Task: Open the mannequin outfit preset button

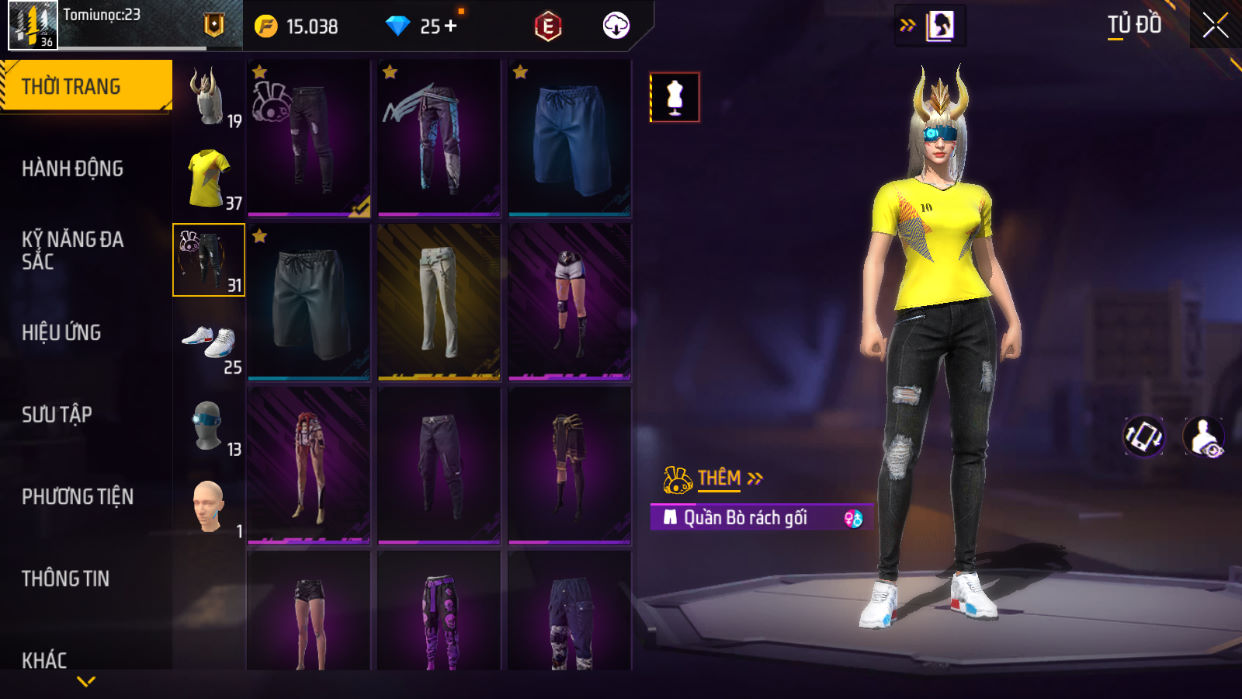Action: point(675,97)
